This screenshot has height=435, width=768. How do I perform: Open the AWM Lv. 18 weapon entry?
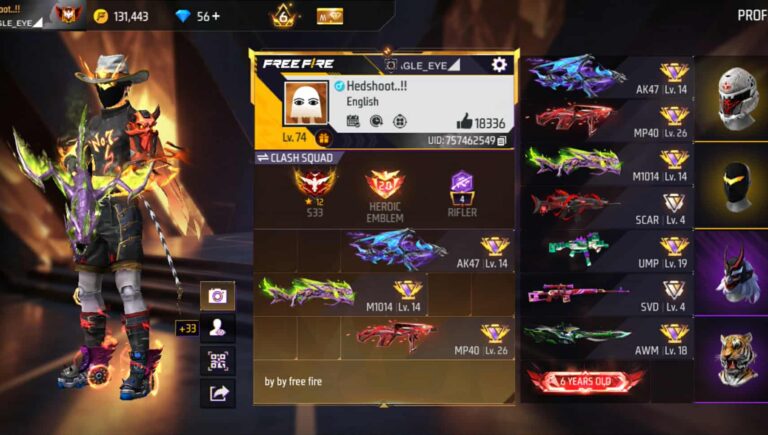click(x=607, y=336)
